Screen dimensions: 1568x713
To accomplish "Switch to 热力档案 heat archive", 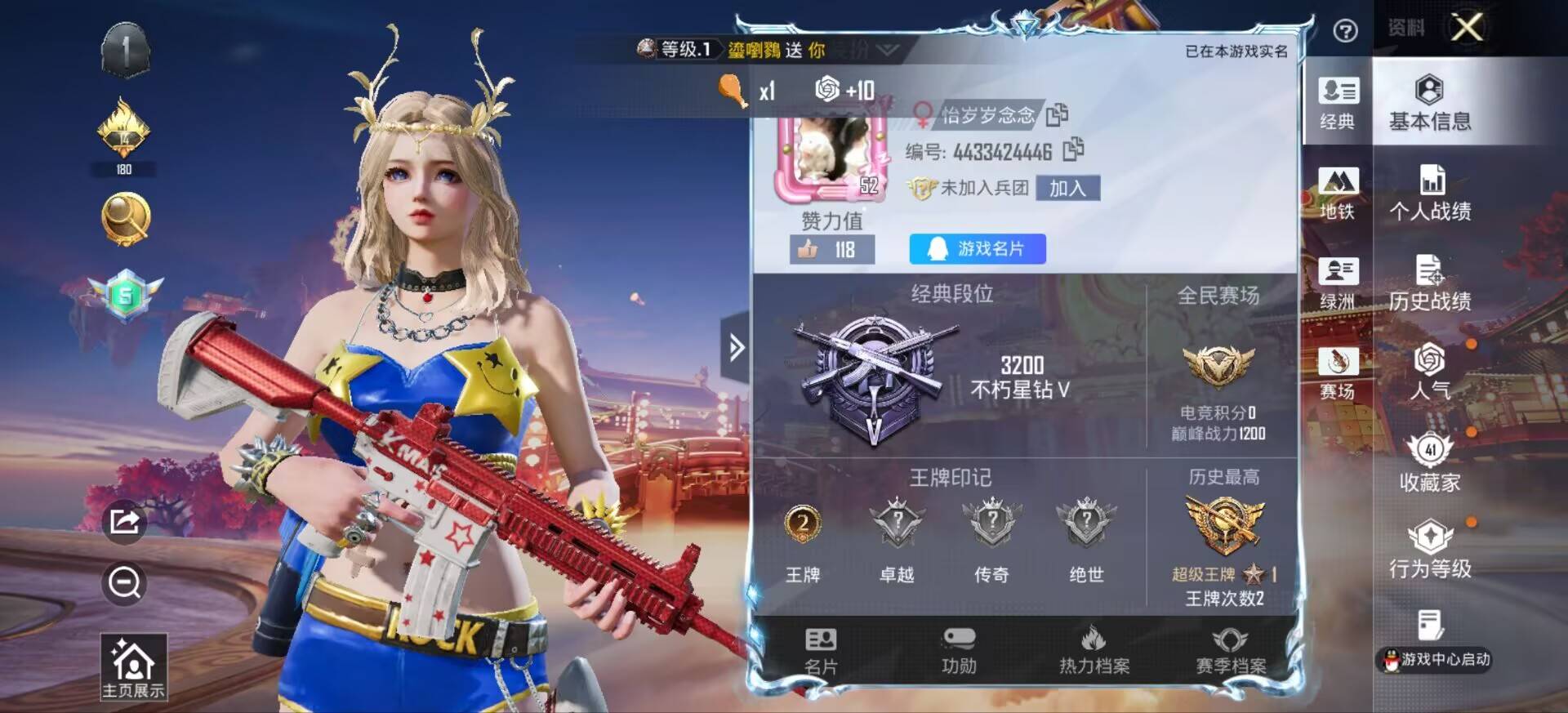I will click(x=1094, y=651).
